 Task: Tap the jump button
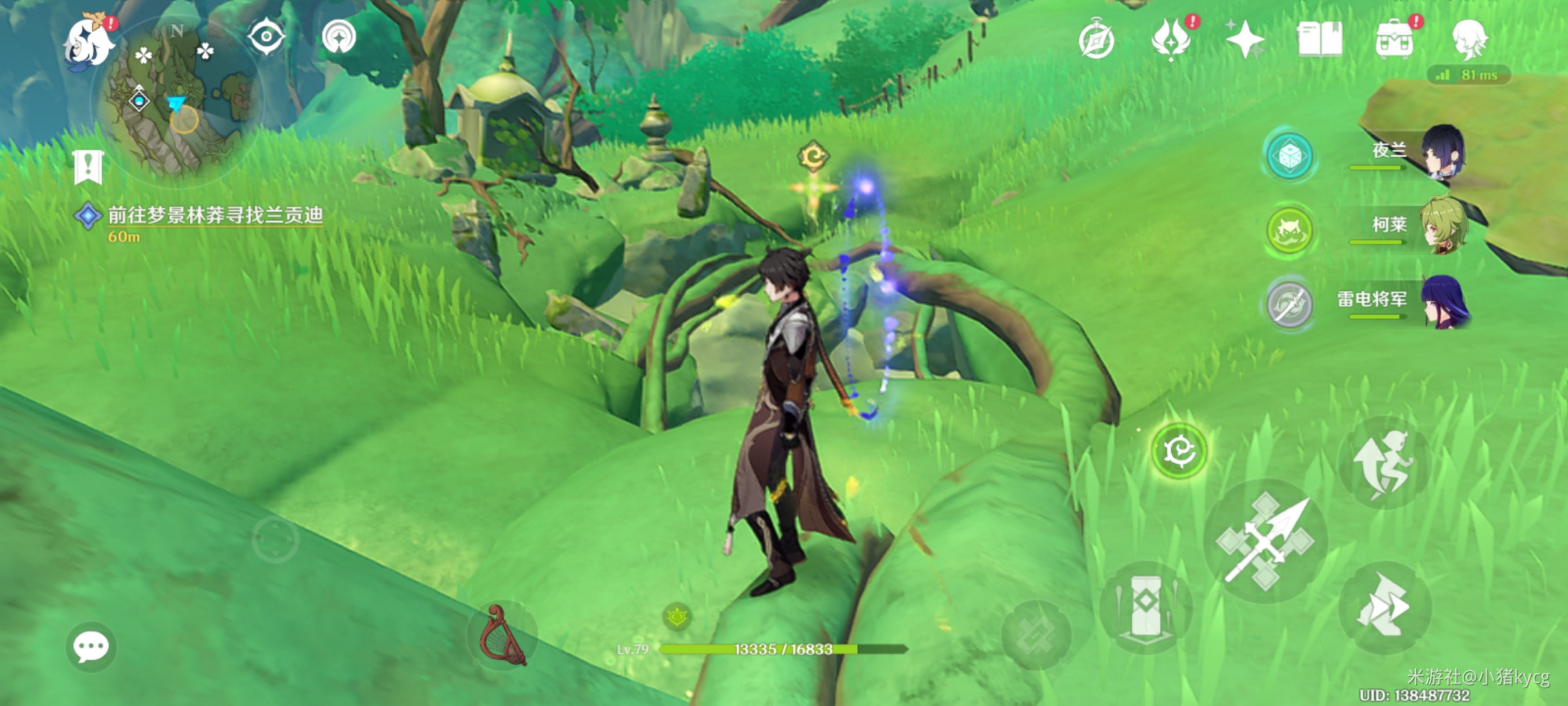[1384, 463]
